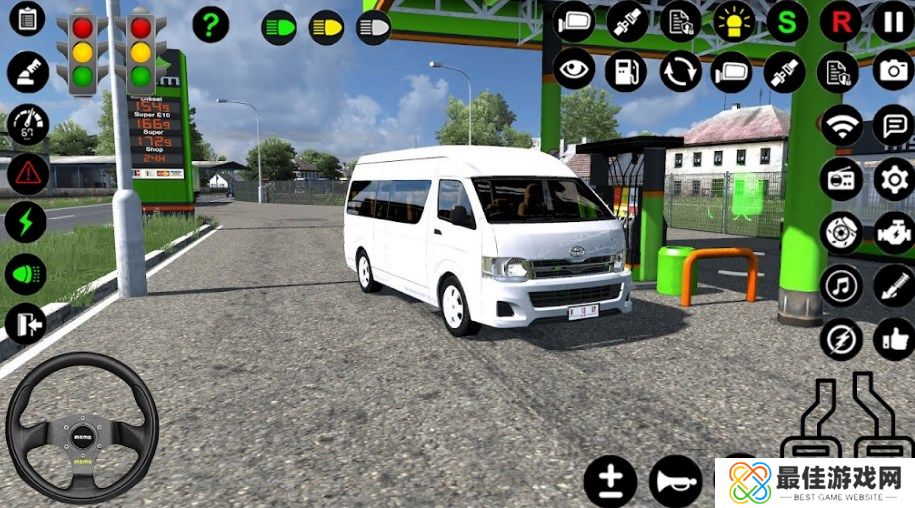The height and width of the screenshot is (508, 915).
Task: Open the green question mark help
Action: (210, 24)
